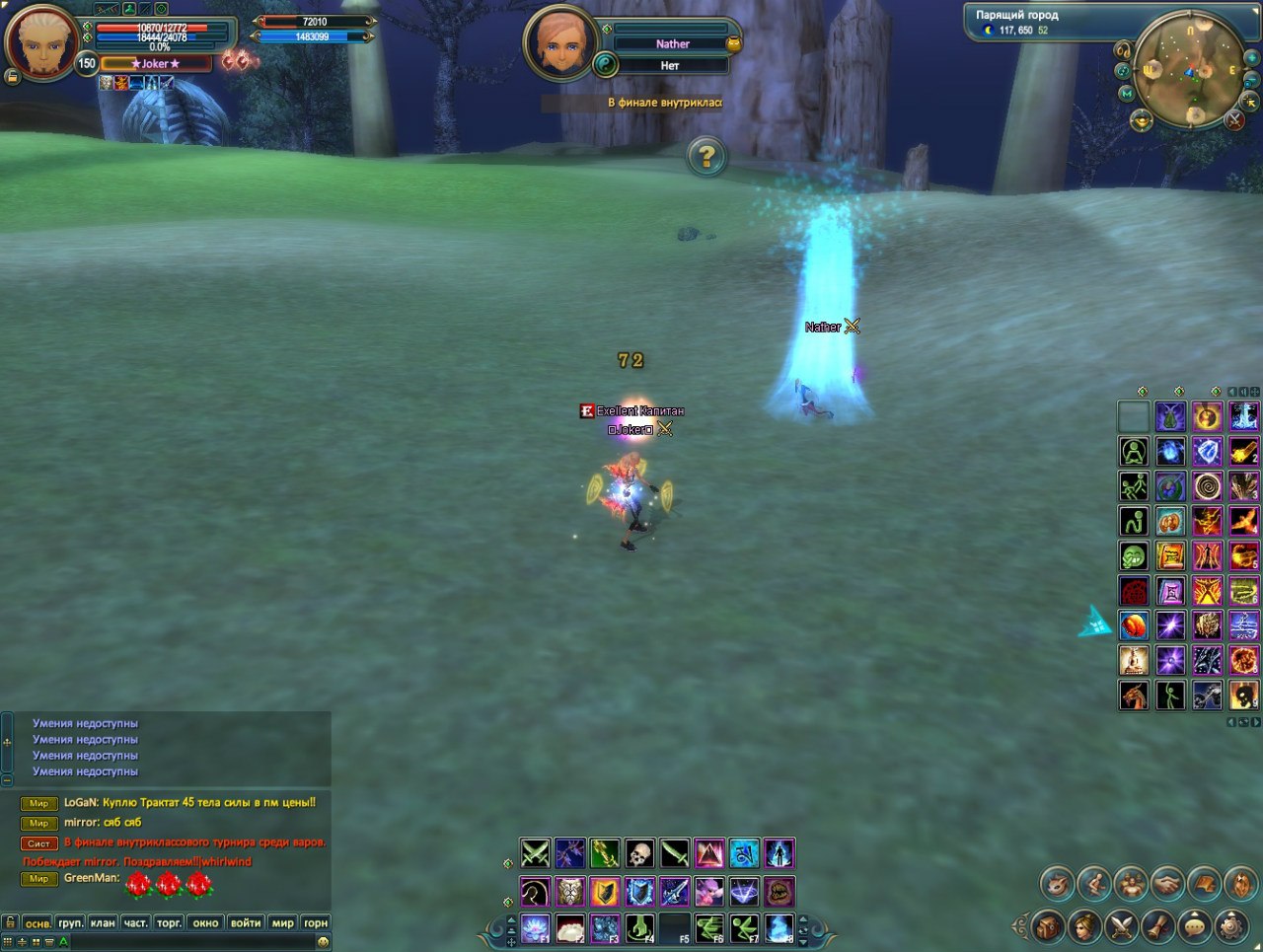Switch chat to the 'клан' tab
The height and width of the screenshot is (952, 1263).
103,923
